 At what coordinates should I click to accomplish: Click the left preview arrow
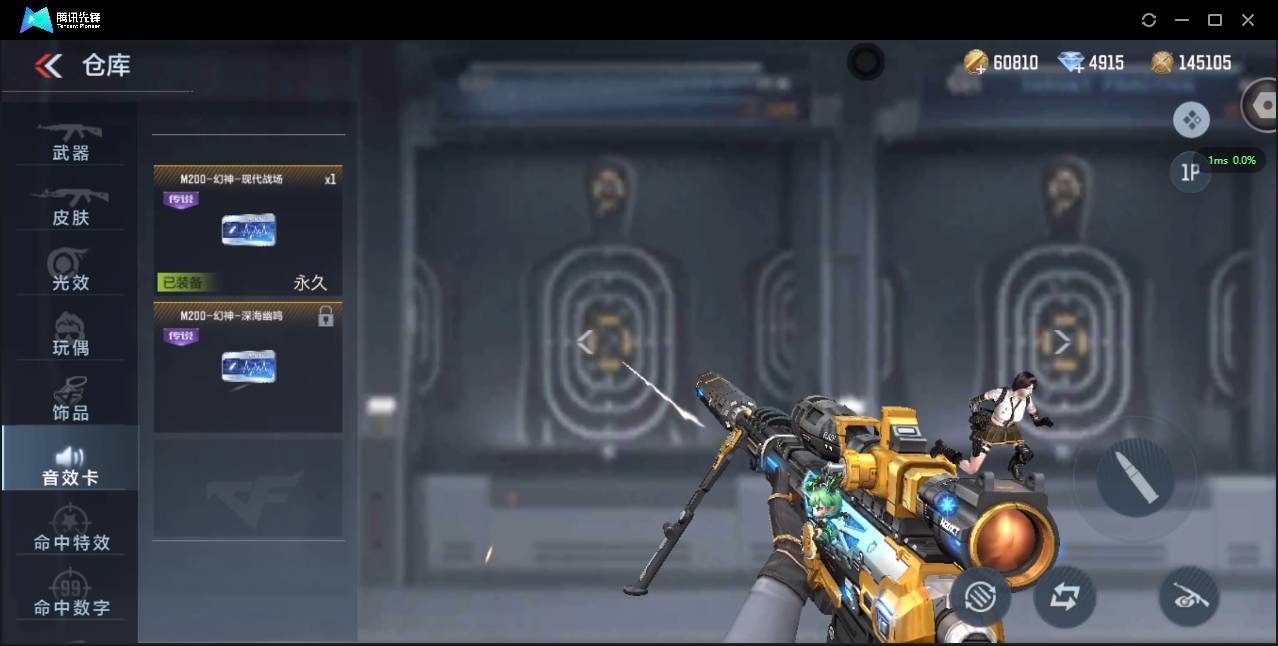coord(586,342)
